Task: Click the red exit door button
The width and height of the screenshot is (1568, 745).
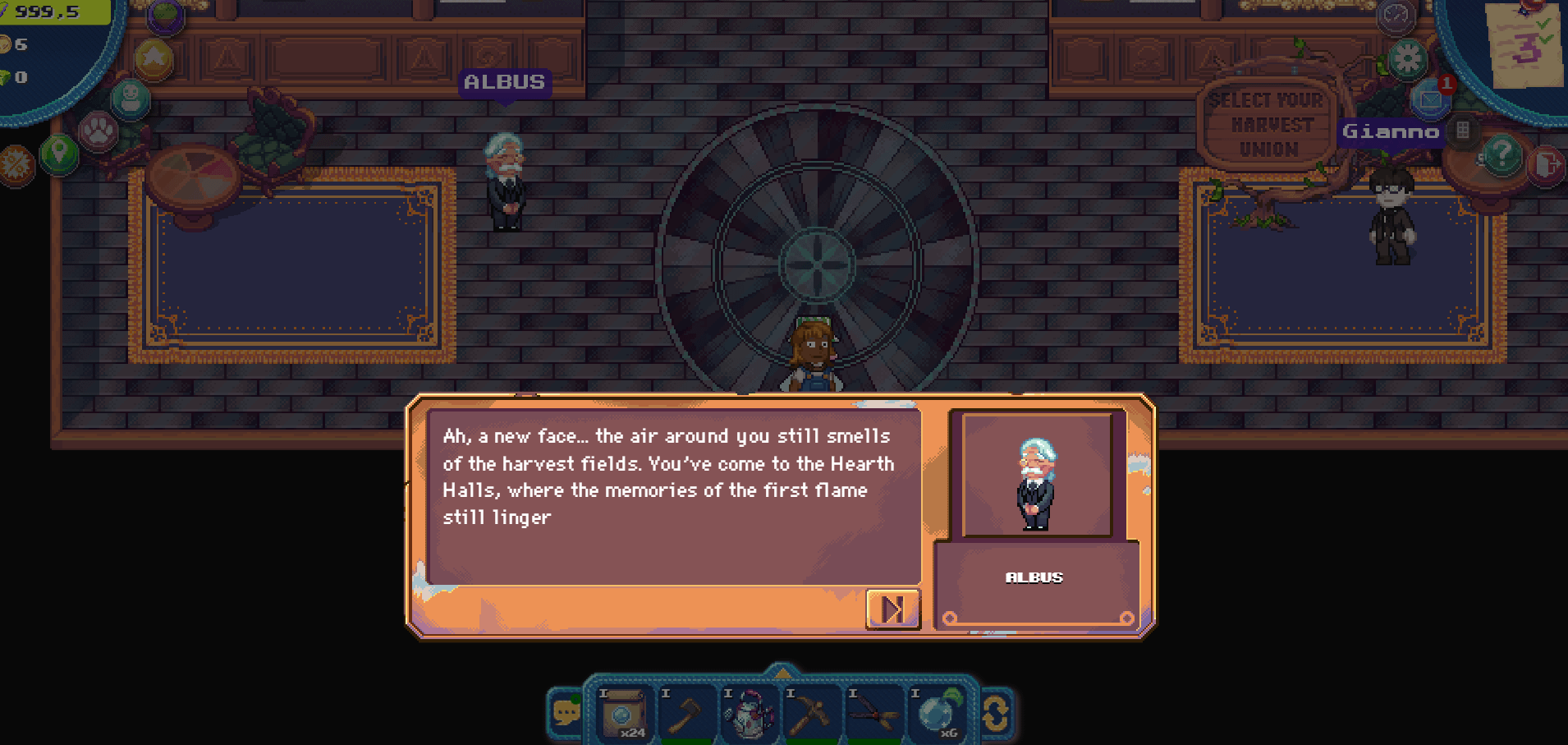Action: (x=1546, y=166)
